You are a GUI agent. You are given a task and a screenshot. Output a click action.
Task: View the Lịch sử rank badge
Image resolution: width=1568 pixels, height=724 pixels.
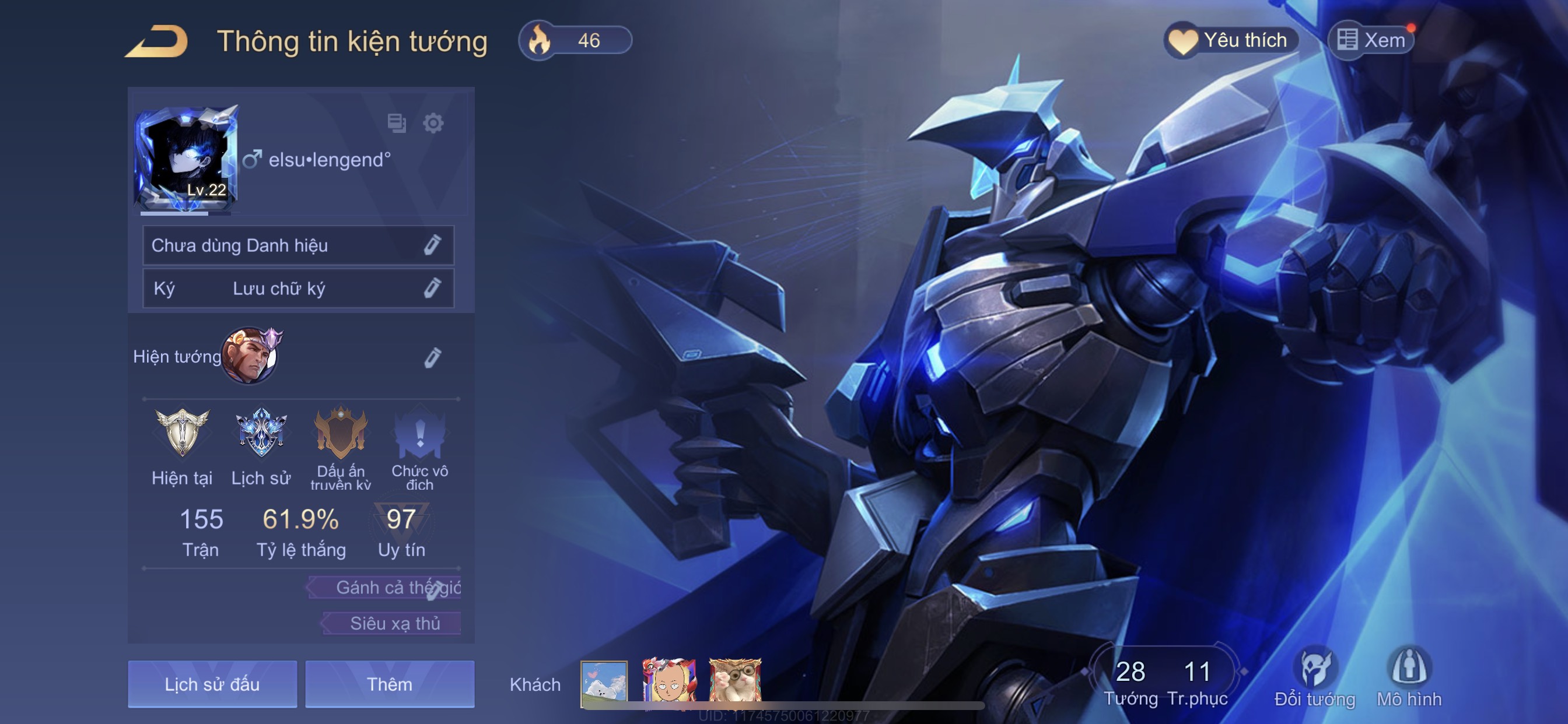(261, 433)
